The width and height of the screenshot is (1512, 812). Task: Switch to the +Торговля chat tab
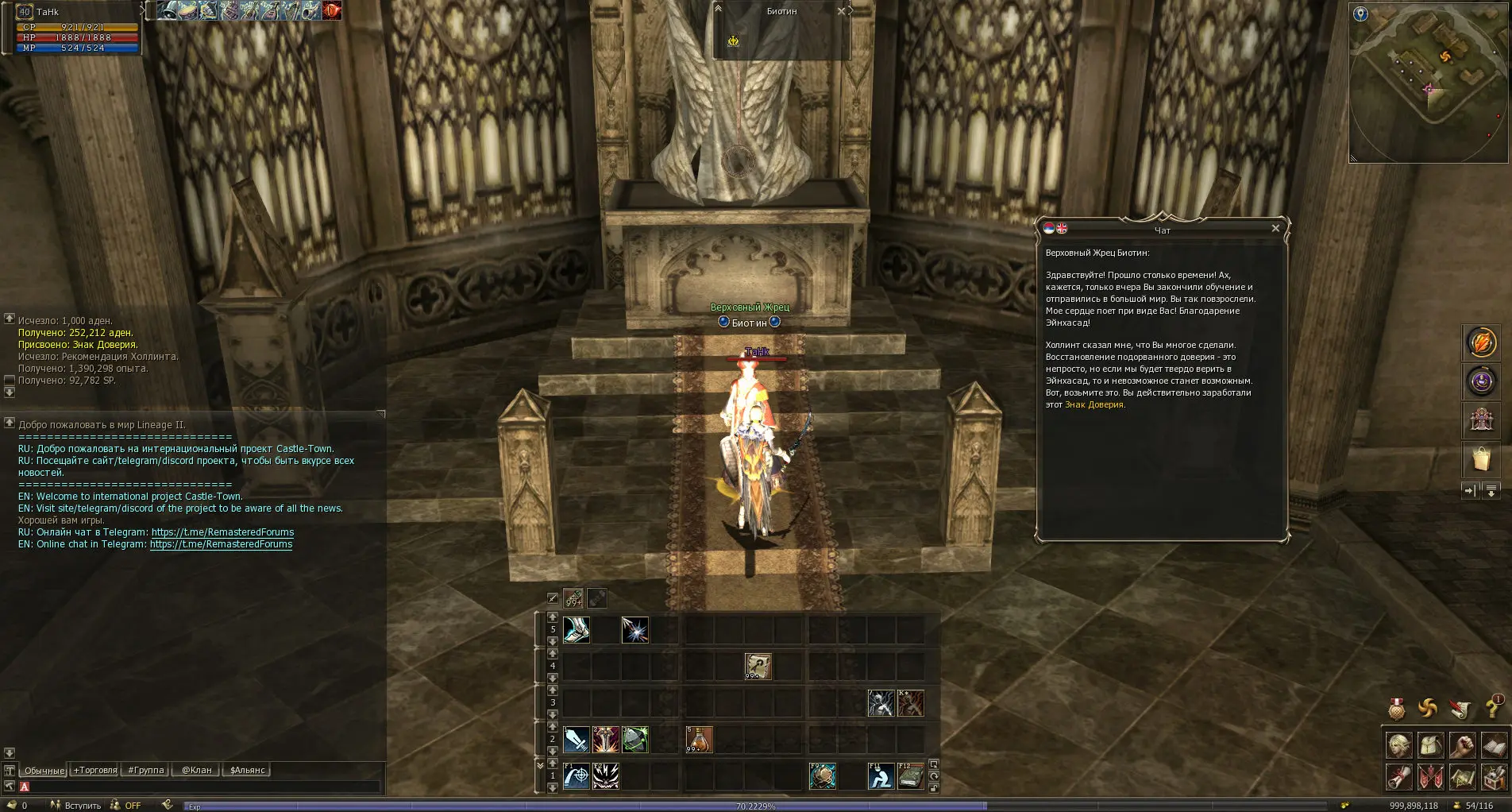coord(94,770)
